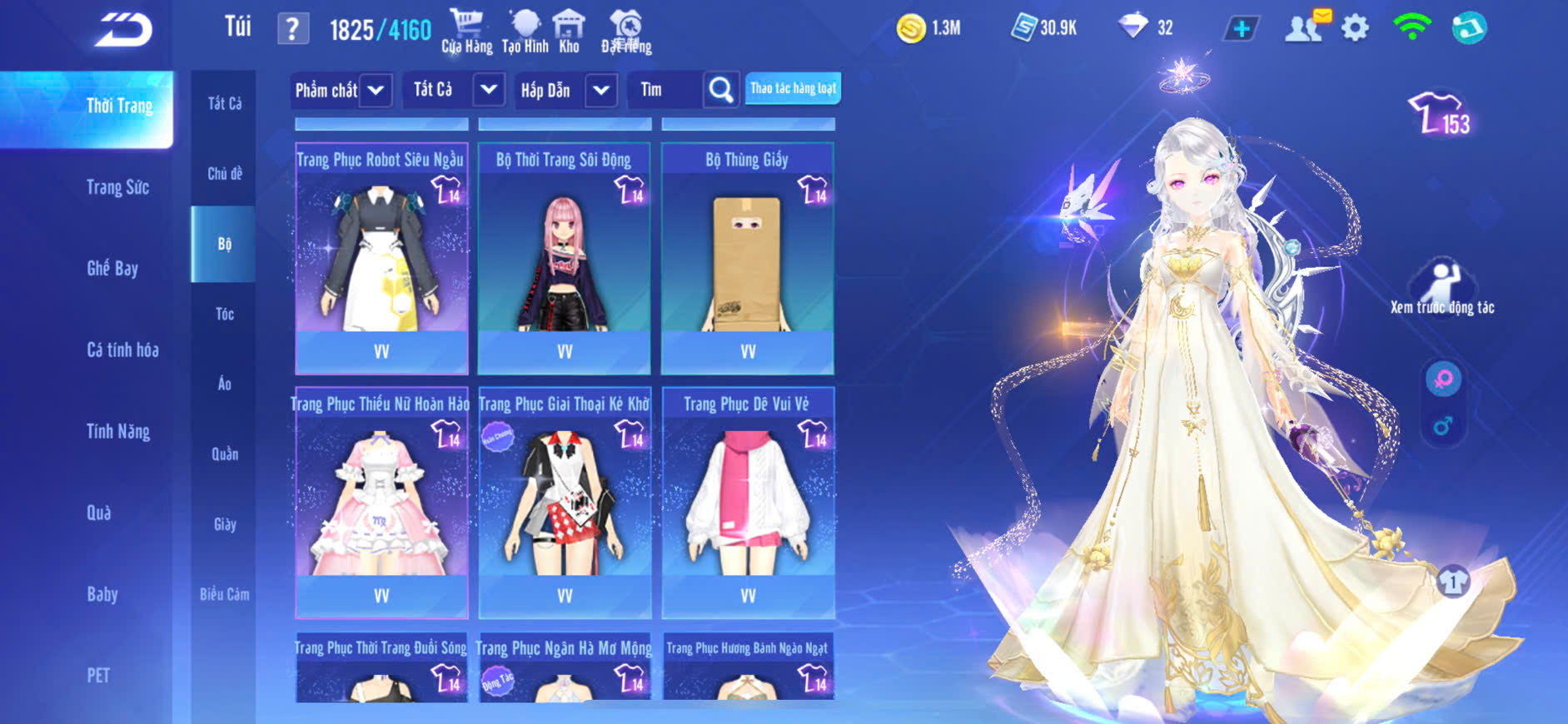Pick the Bộ Thùng Giấy costume
Viewport: 1568px width, 724px height.
tap(748, 258)
